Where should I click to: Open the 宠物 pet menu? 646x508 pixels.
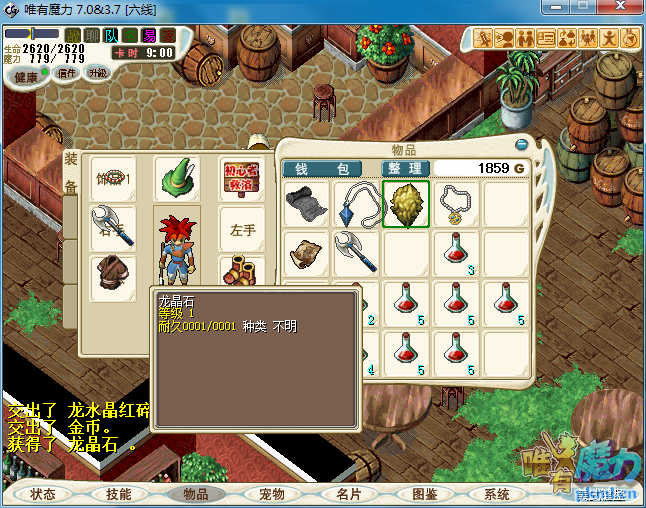(x=272, y=494)
